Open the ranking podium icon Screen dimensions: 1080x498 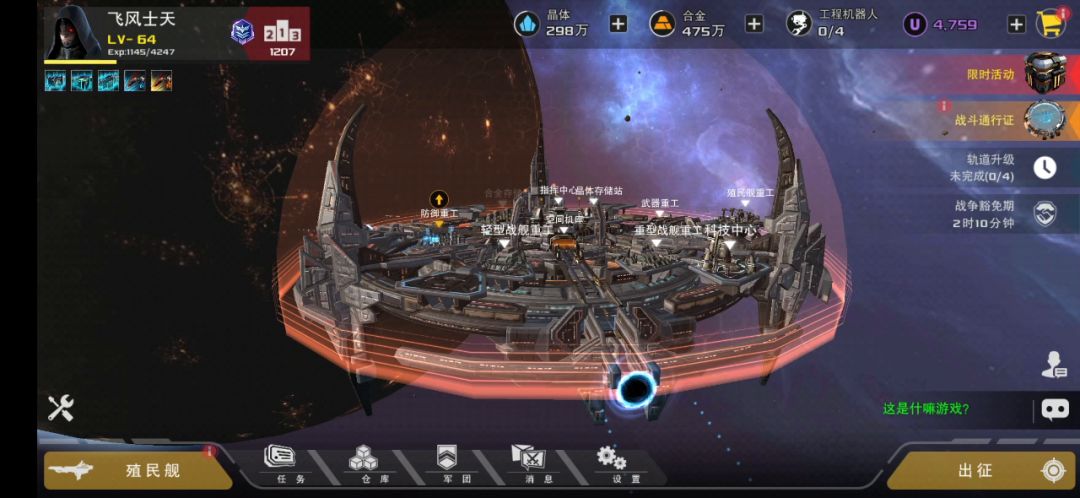pos(282,34)
